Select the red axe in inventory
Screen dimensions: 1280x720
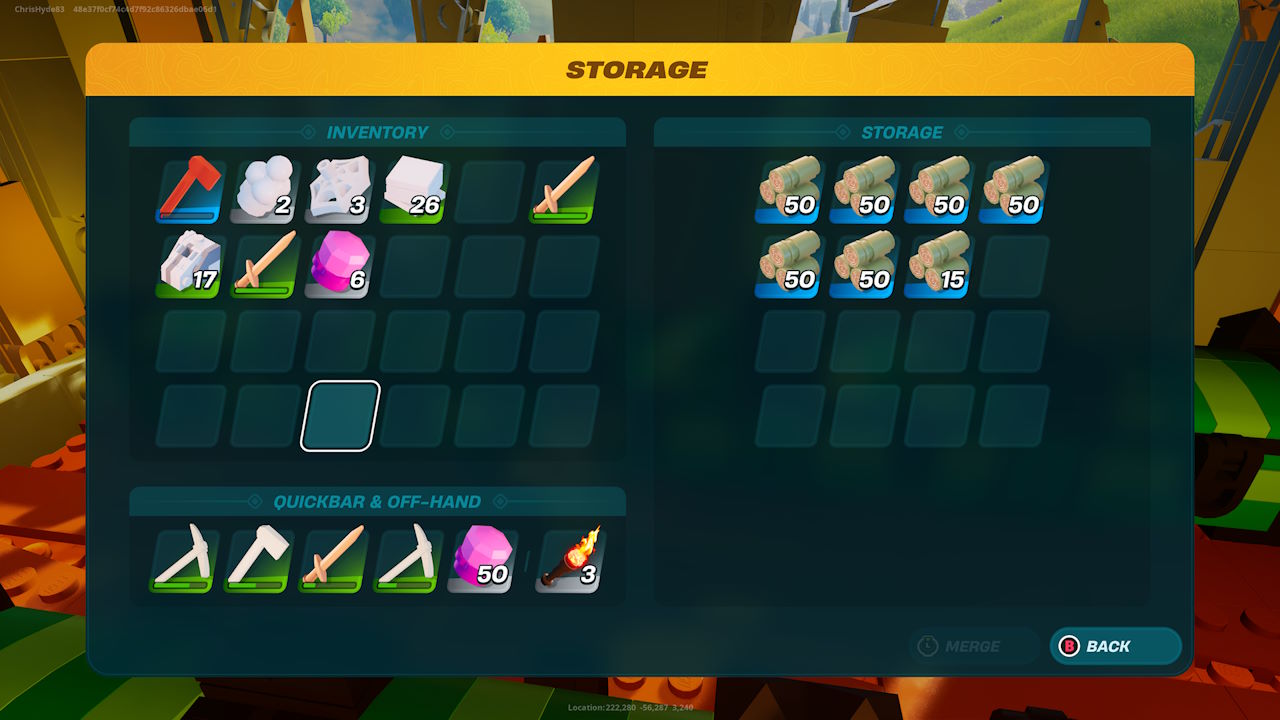(190, 191)
